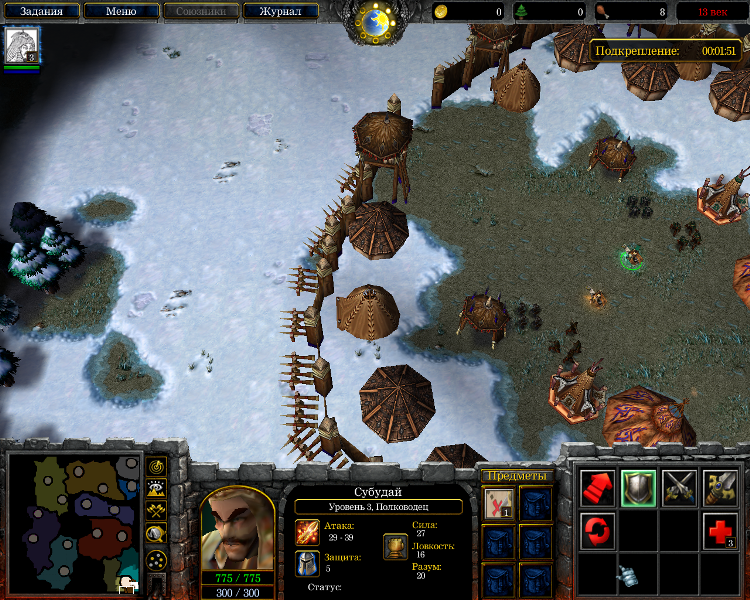Activate the minimap signal ping button
This screenshot has width=750, height=600.
pos(157,466)
